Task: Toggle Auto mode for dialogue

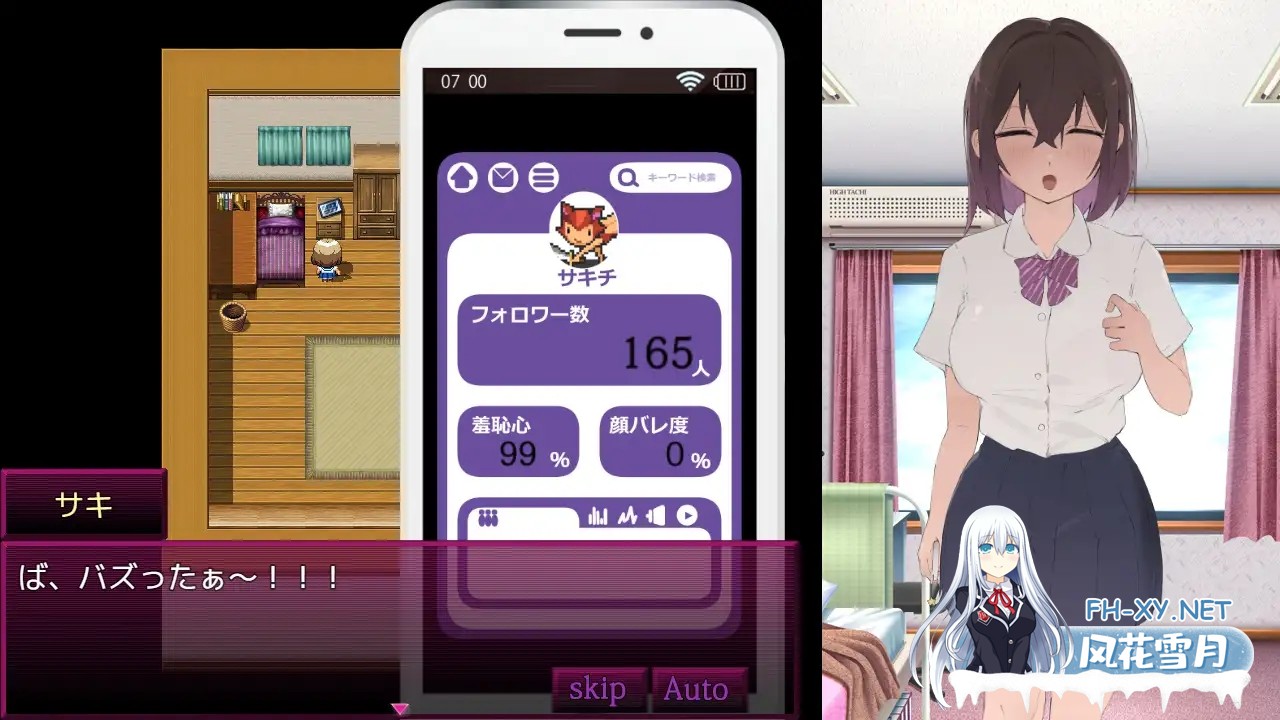Action: pyautogui.click(x=698, y=688)
